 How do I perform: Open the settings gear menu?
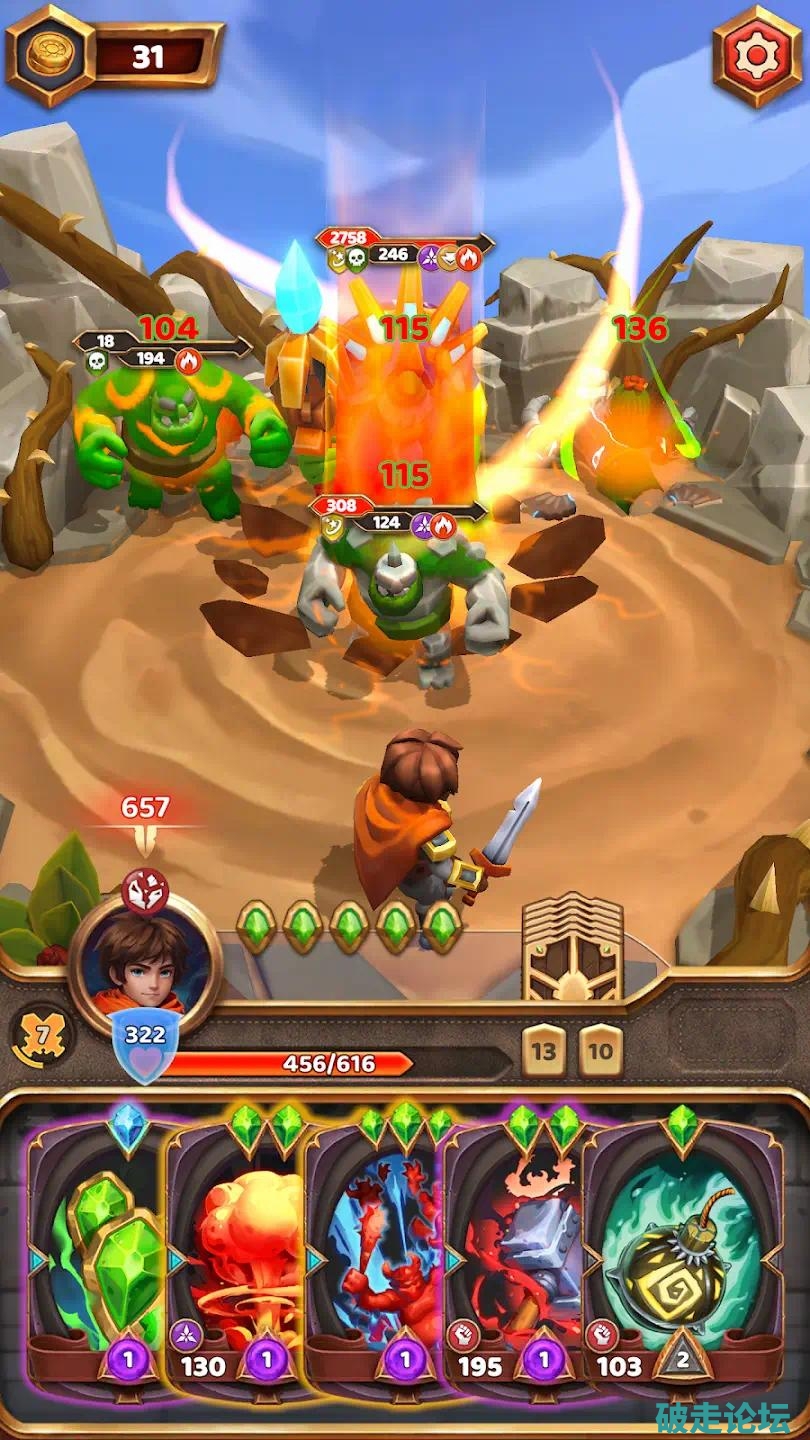point(757,57)
